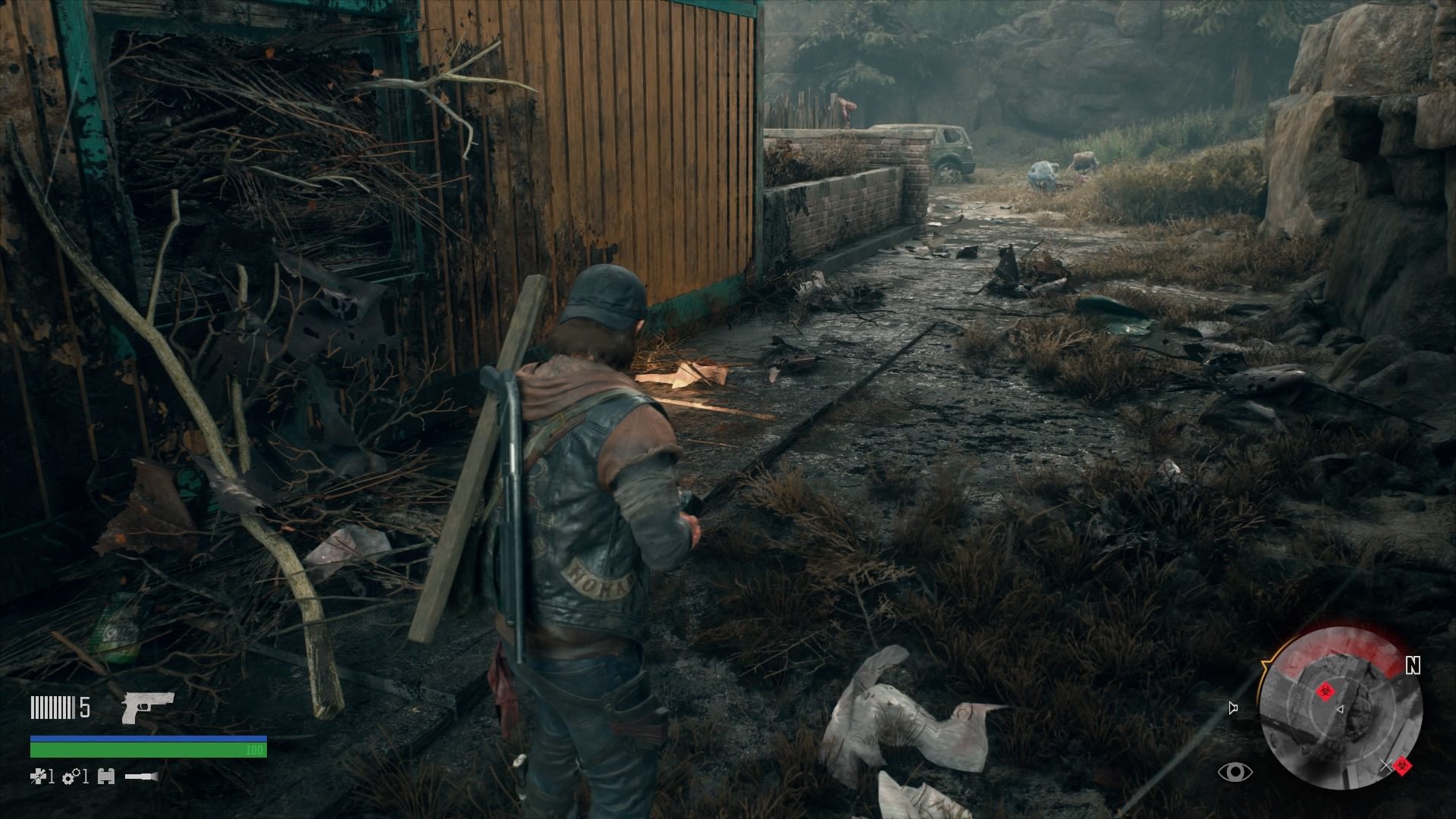The width and height of the screenshot is (1456, 819).
Task: Toggle the eye detection indicator
Action: point(1235,772)
